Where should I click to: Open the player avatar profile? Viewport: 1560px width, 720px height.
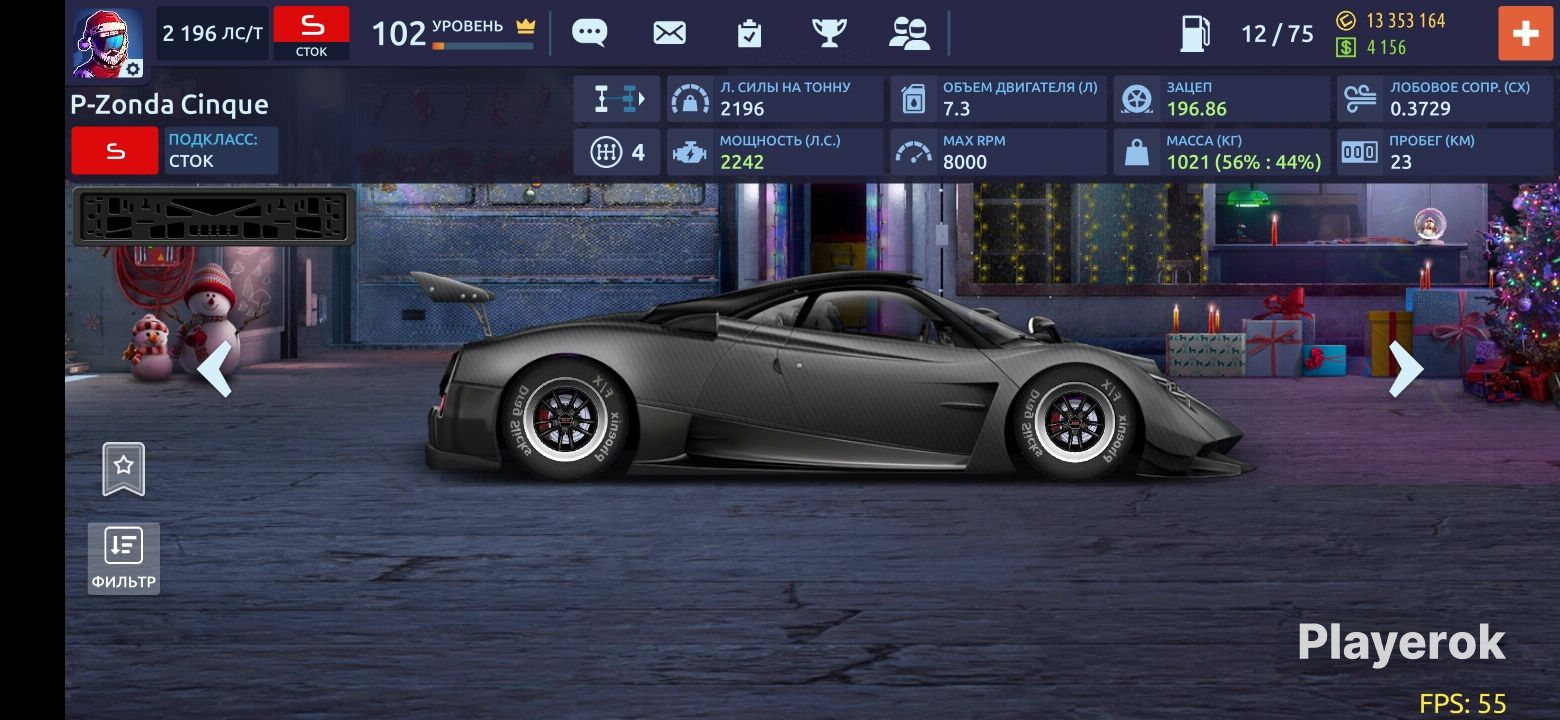107,42
